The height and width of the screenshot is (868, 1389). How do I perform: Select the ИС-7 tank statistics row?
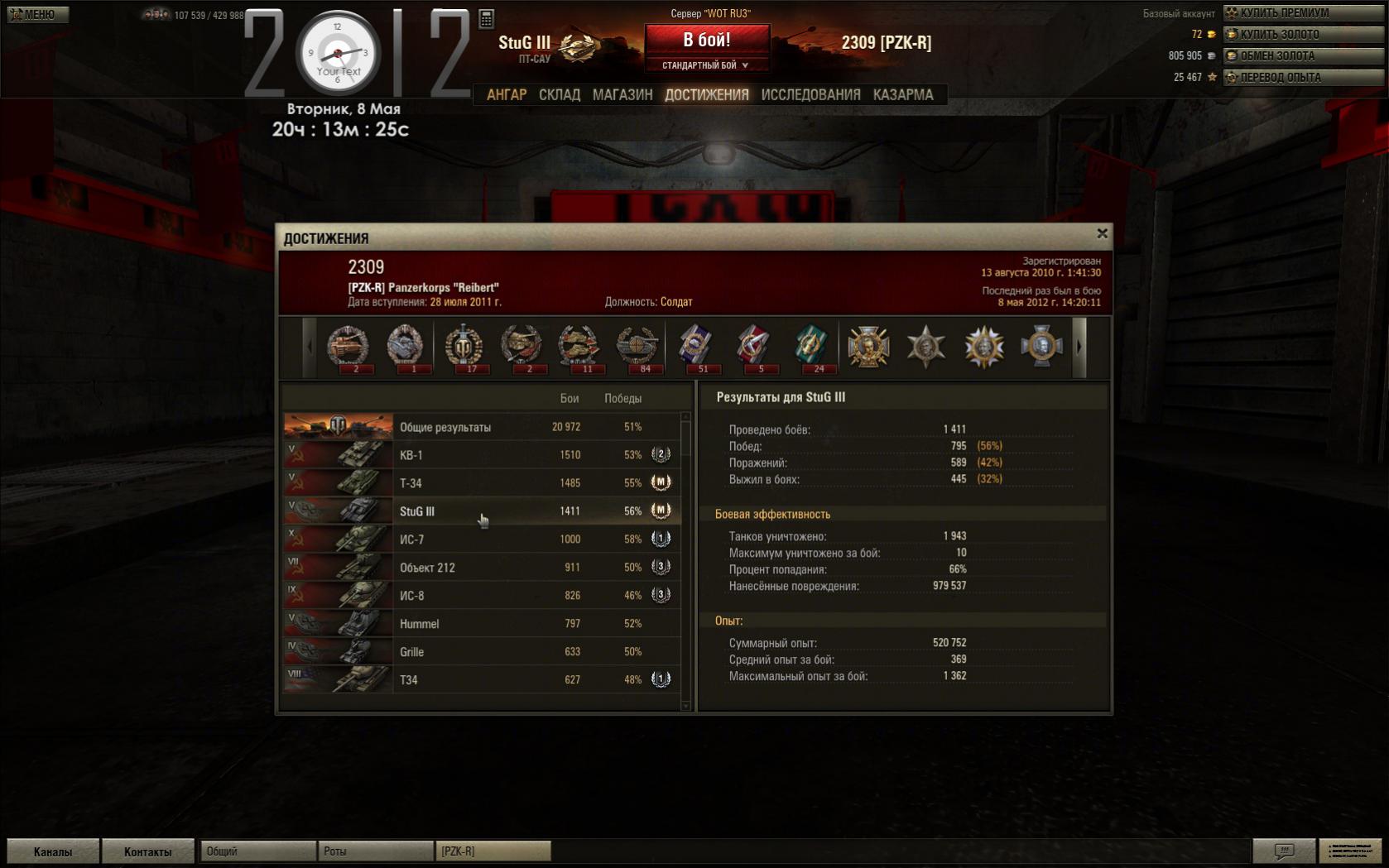pyautogui.click(x=482, y=540)
